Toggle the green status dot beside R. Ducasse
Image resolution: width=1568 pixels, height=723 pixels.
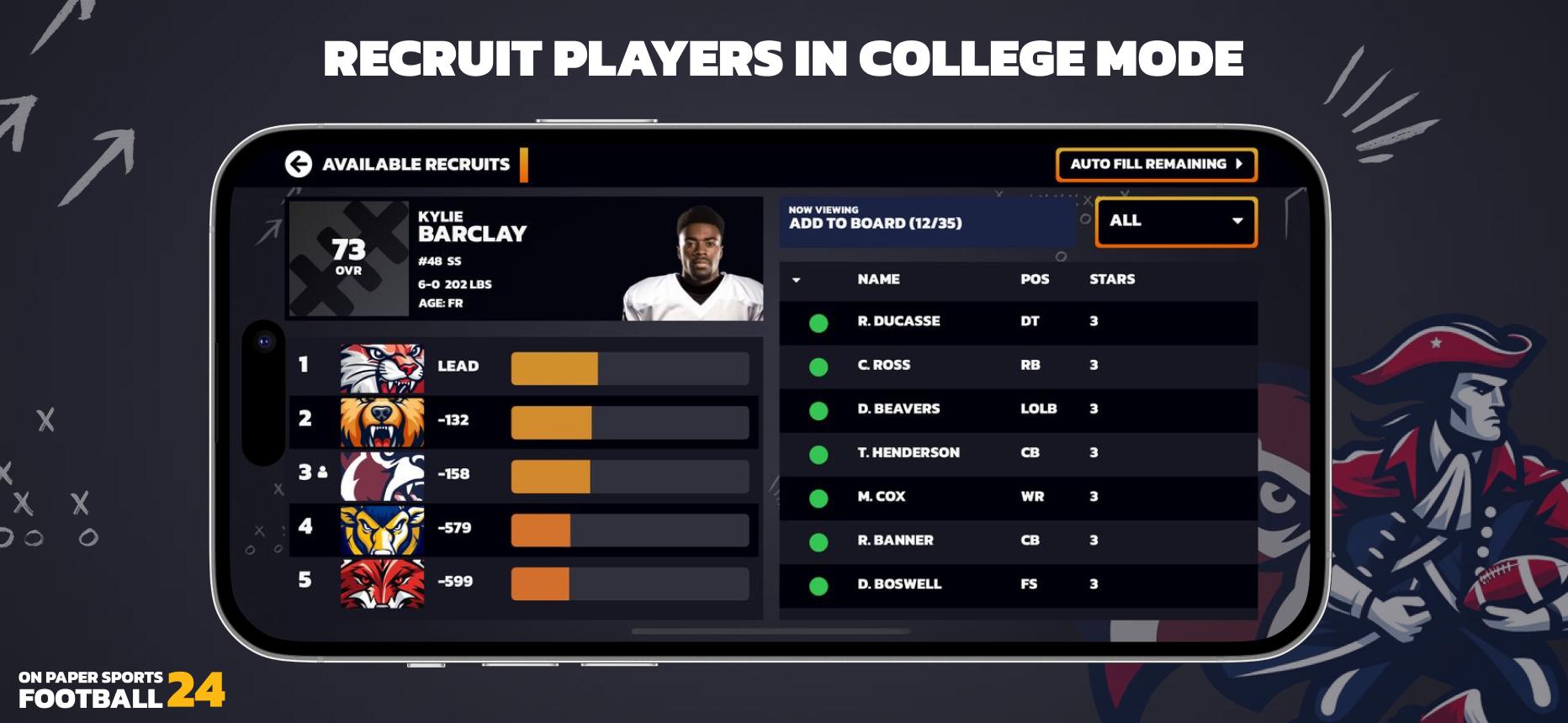[x=820, y=321]
